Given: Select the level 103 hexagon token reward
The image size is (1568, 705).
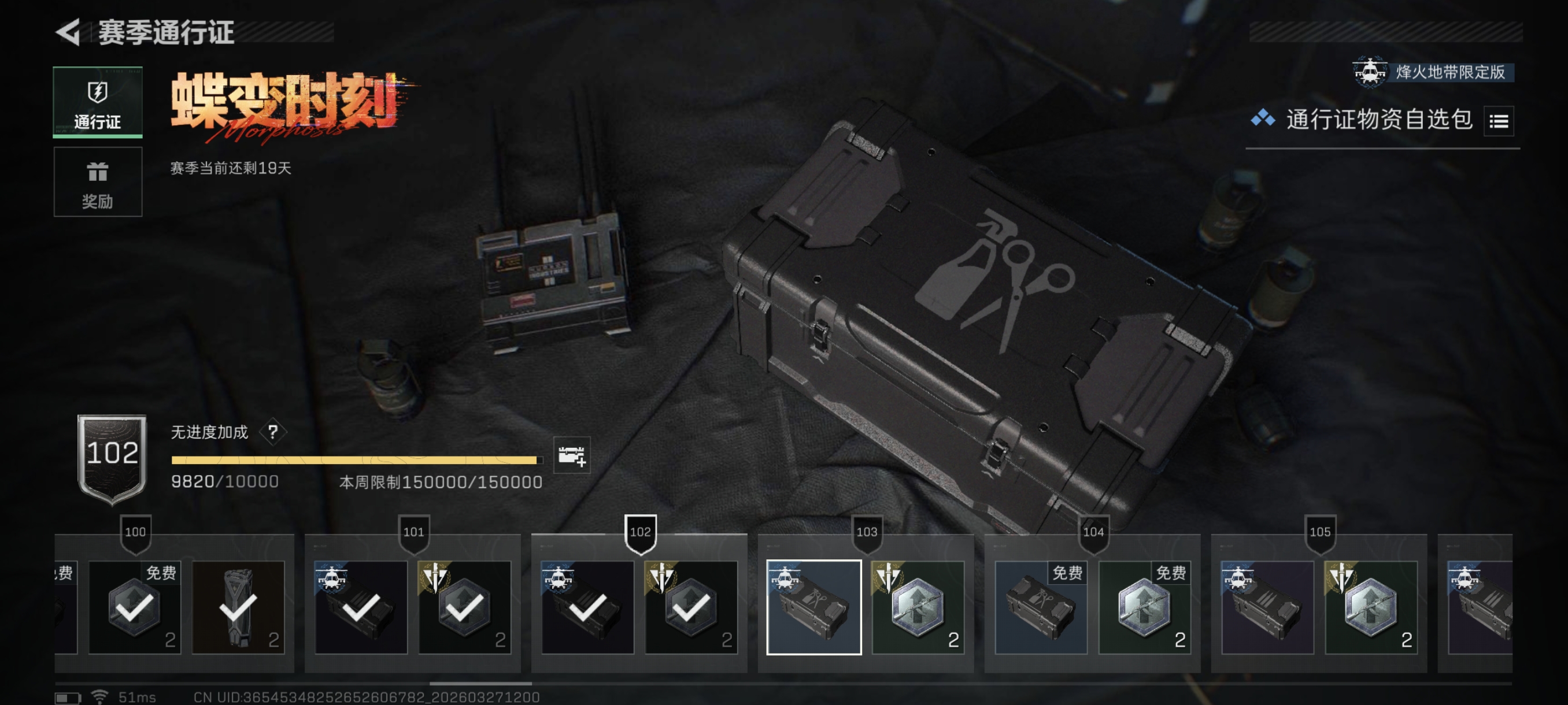Looking at the screenshot, I should point(918,607).
